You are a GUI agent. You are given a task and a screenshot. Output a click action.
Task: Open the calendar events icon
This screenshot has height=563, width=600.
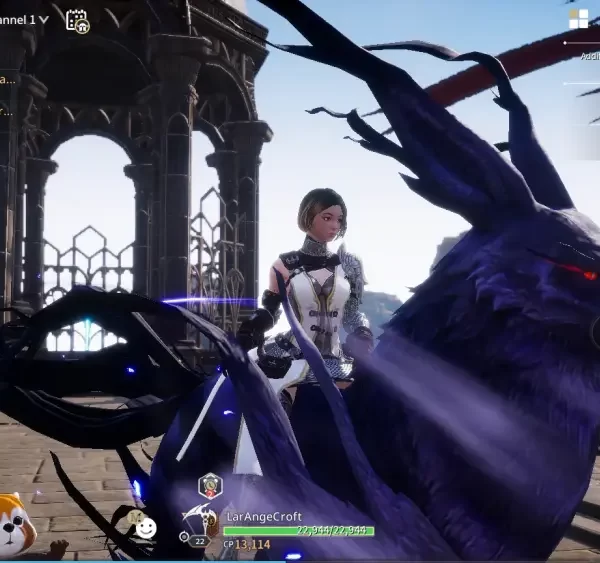(76, 20)
